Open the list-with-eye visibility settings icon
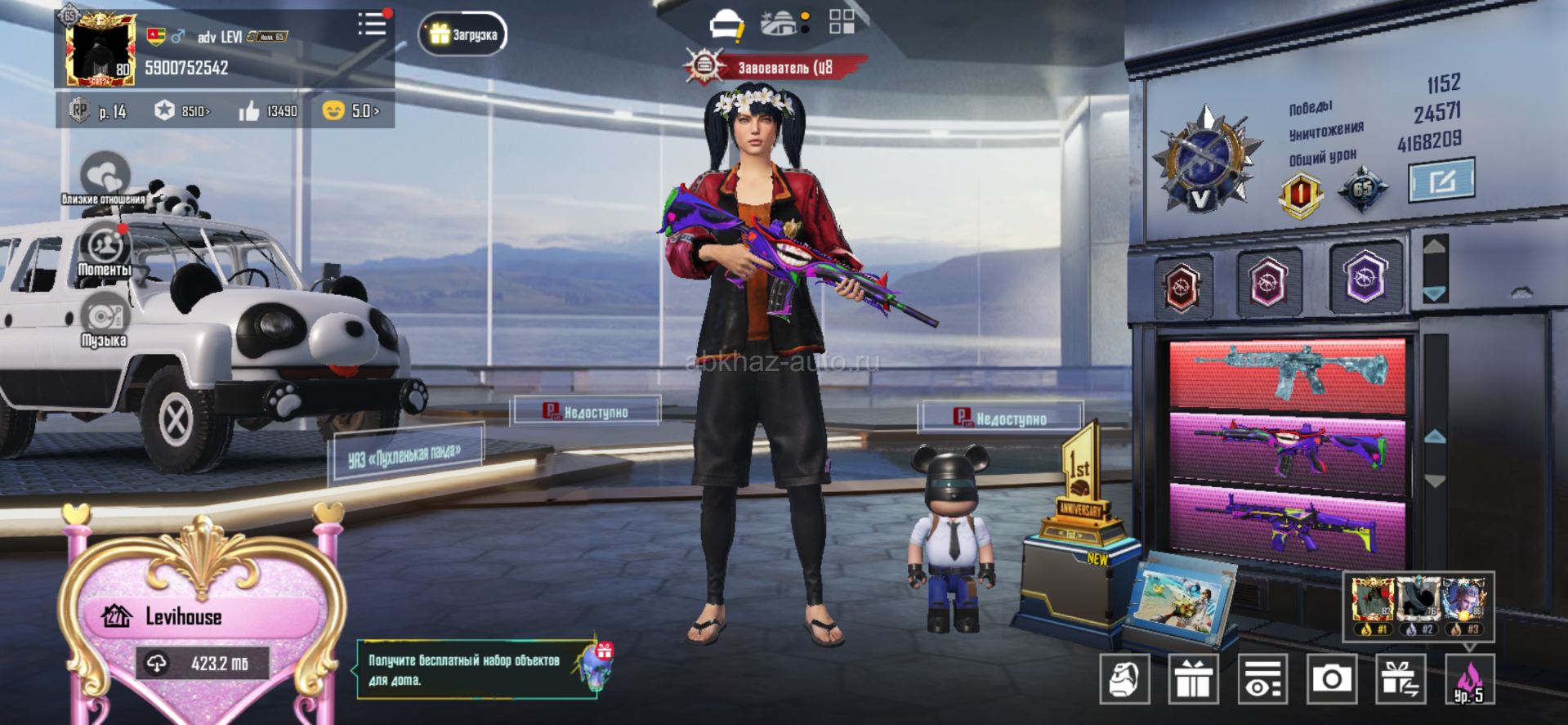1568x725 pixels. click(x=1262, y=679)
